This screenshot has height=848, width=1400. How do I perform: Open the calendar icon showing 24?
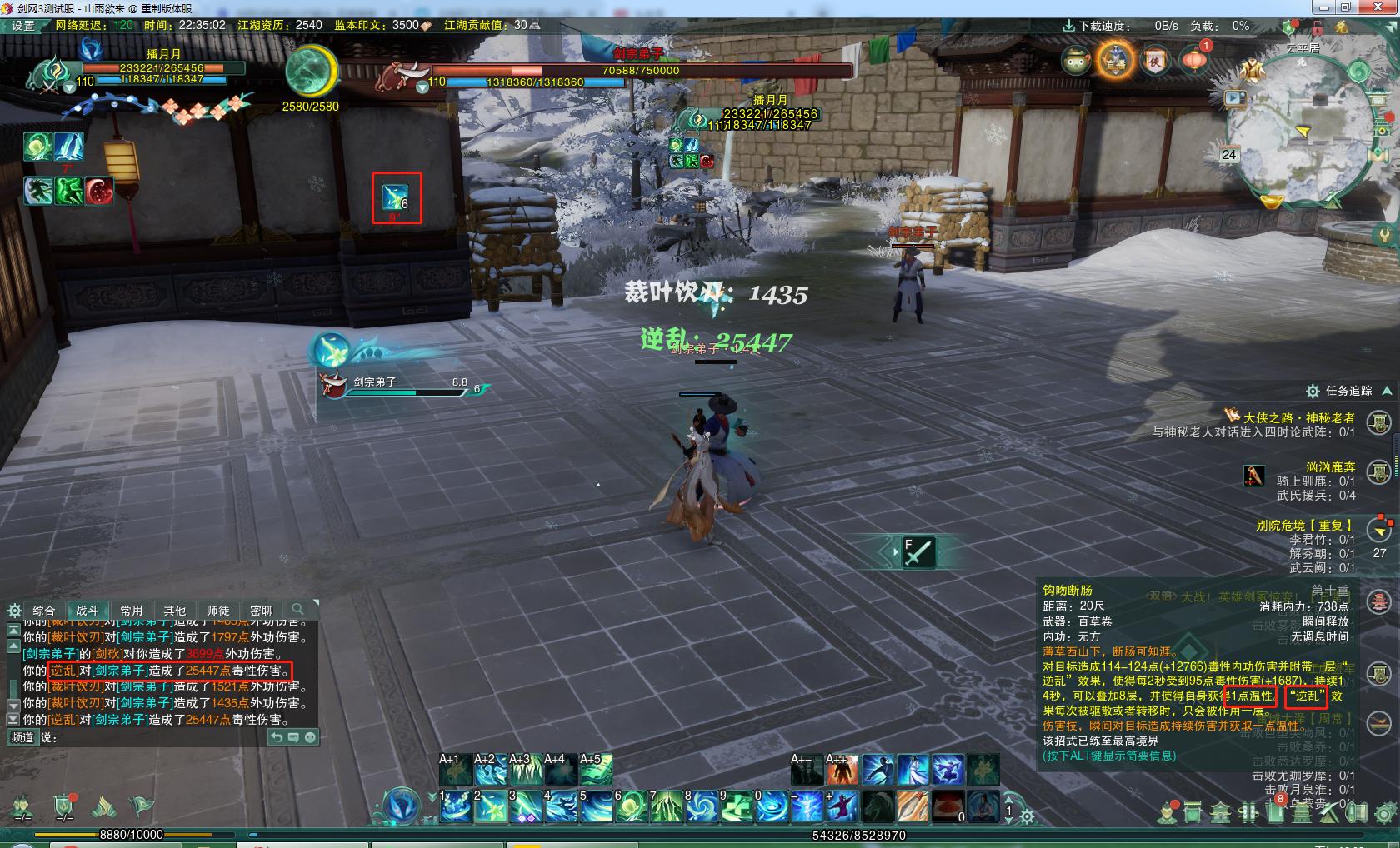pos(1229,155)
